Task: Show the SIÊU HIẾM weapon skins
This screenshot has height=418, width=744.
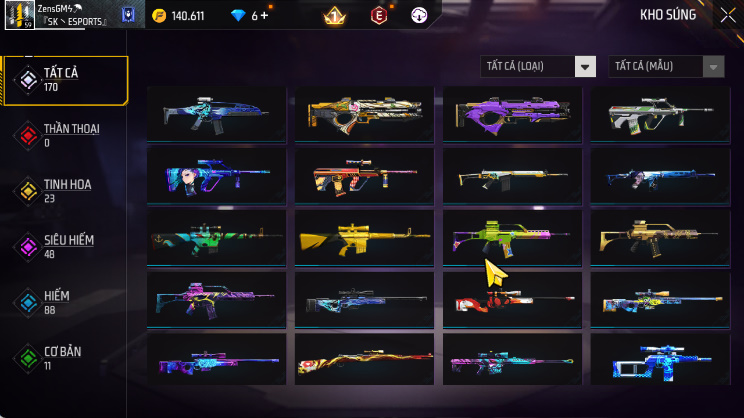Action: [66, 246]
